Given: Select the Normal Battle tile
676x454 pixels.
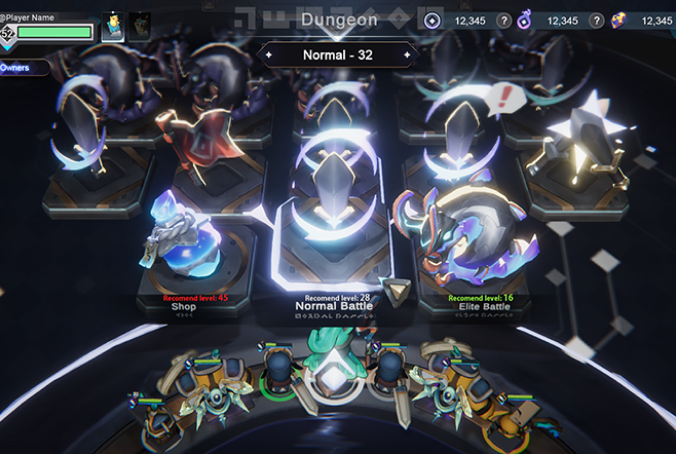Looking at the screenshot, I should 334,240.
